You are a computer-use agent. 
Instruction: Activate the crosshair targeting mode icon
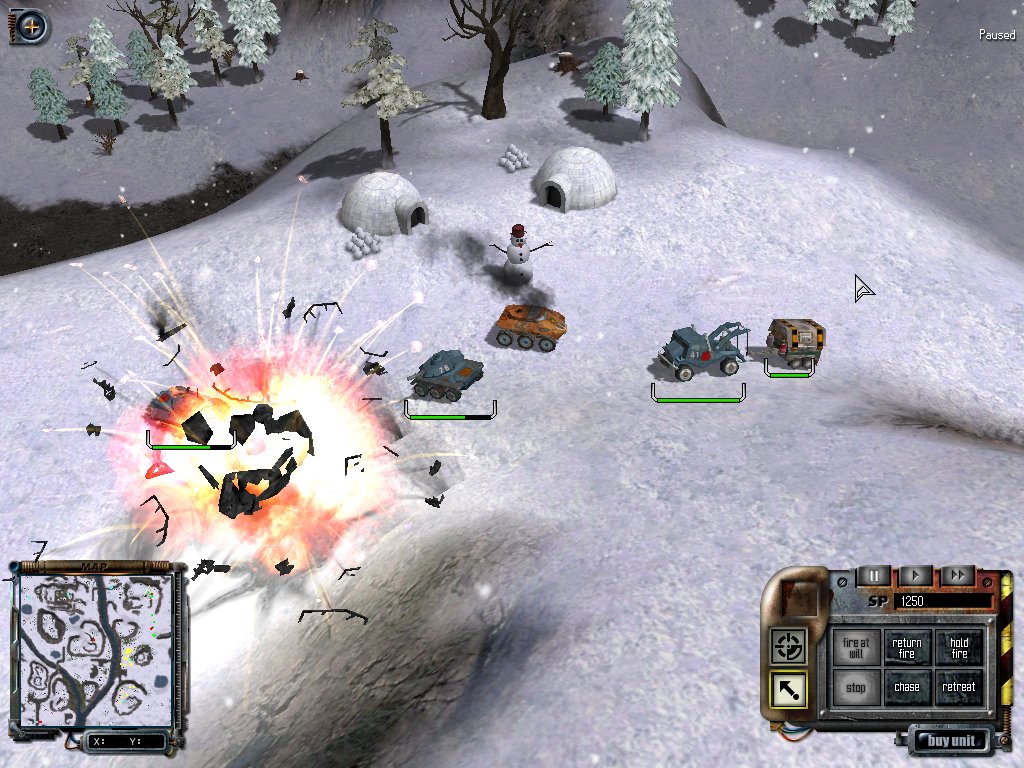[x=787, y=647]
